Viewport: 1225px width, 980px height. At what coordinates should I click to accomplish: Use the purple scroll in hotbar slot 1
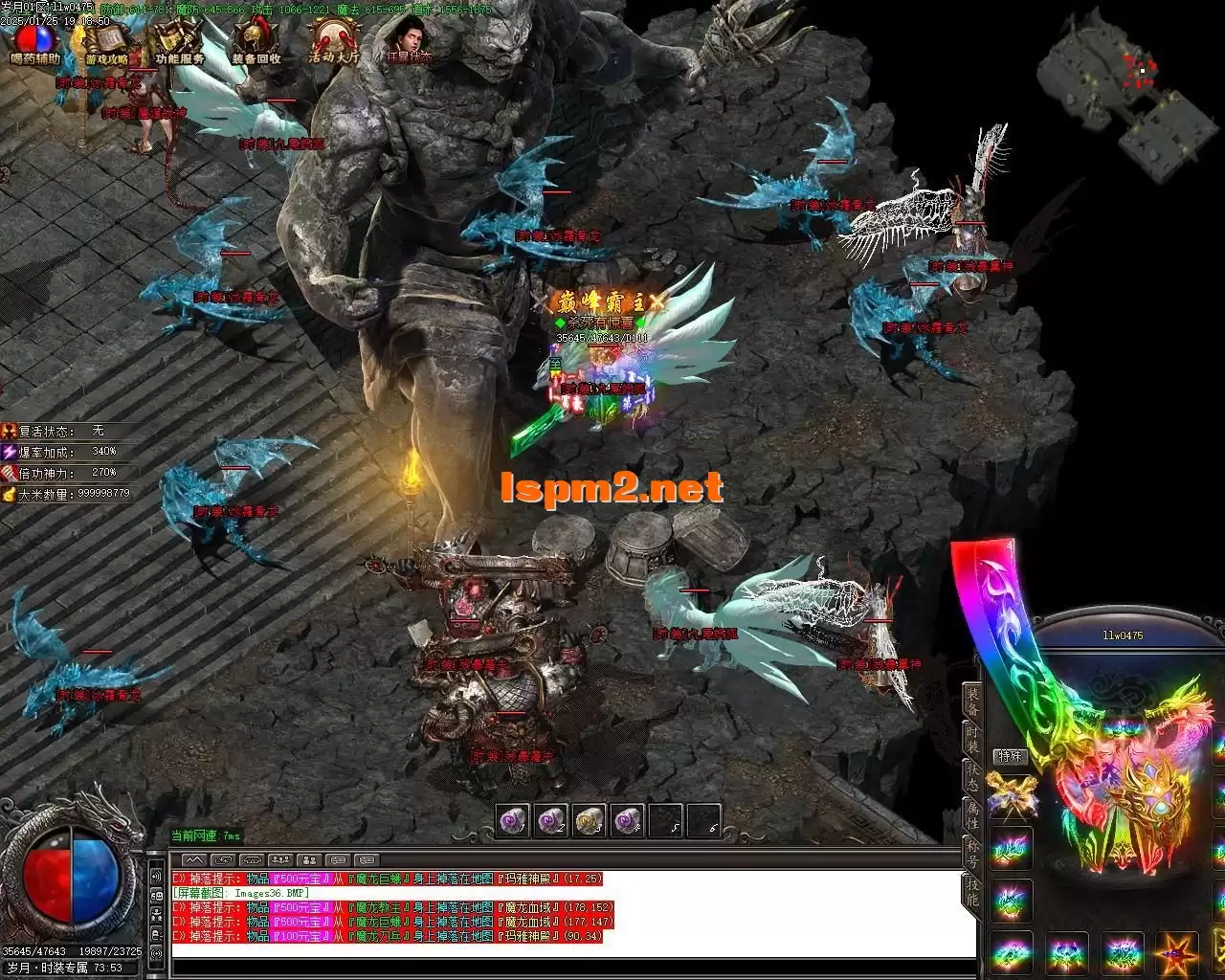pos(512,821)
